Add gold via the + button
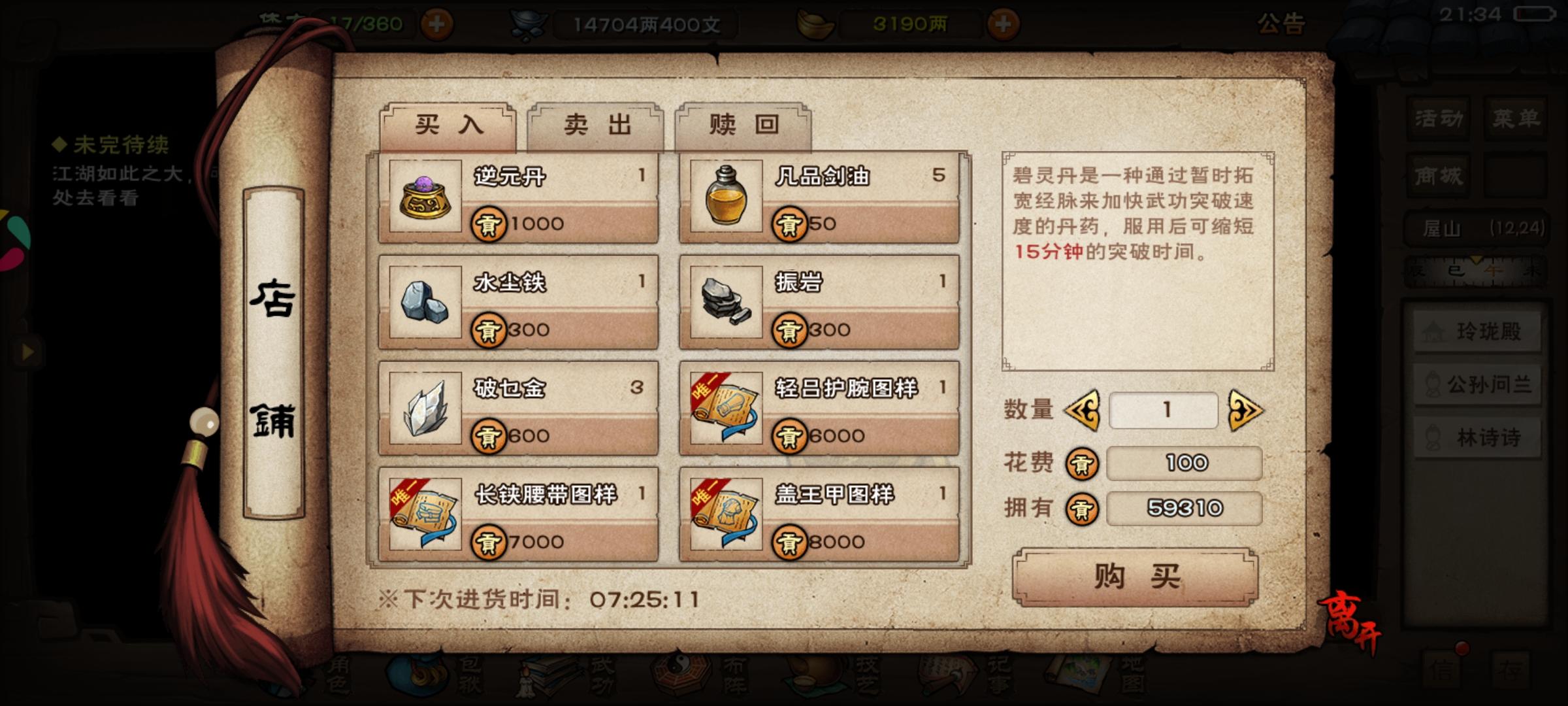The width and height of the screenshot is (1568, 706). pyautogui.click(x=1004, y=24)
